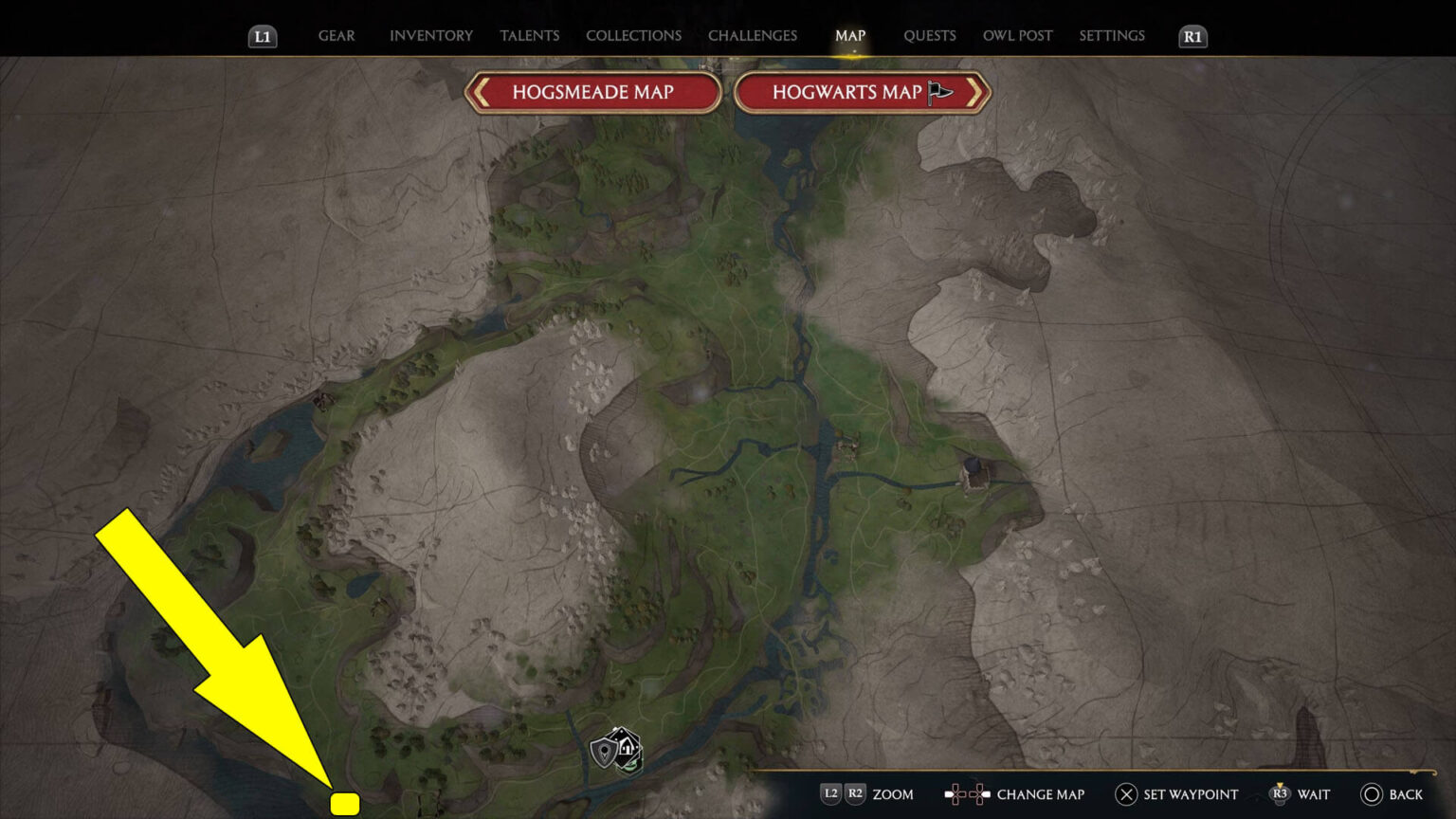Image resolution: width=1456 pixels, height=819 pixels.
Task: Select the Collections menu entry
Action: 633,35
